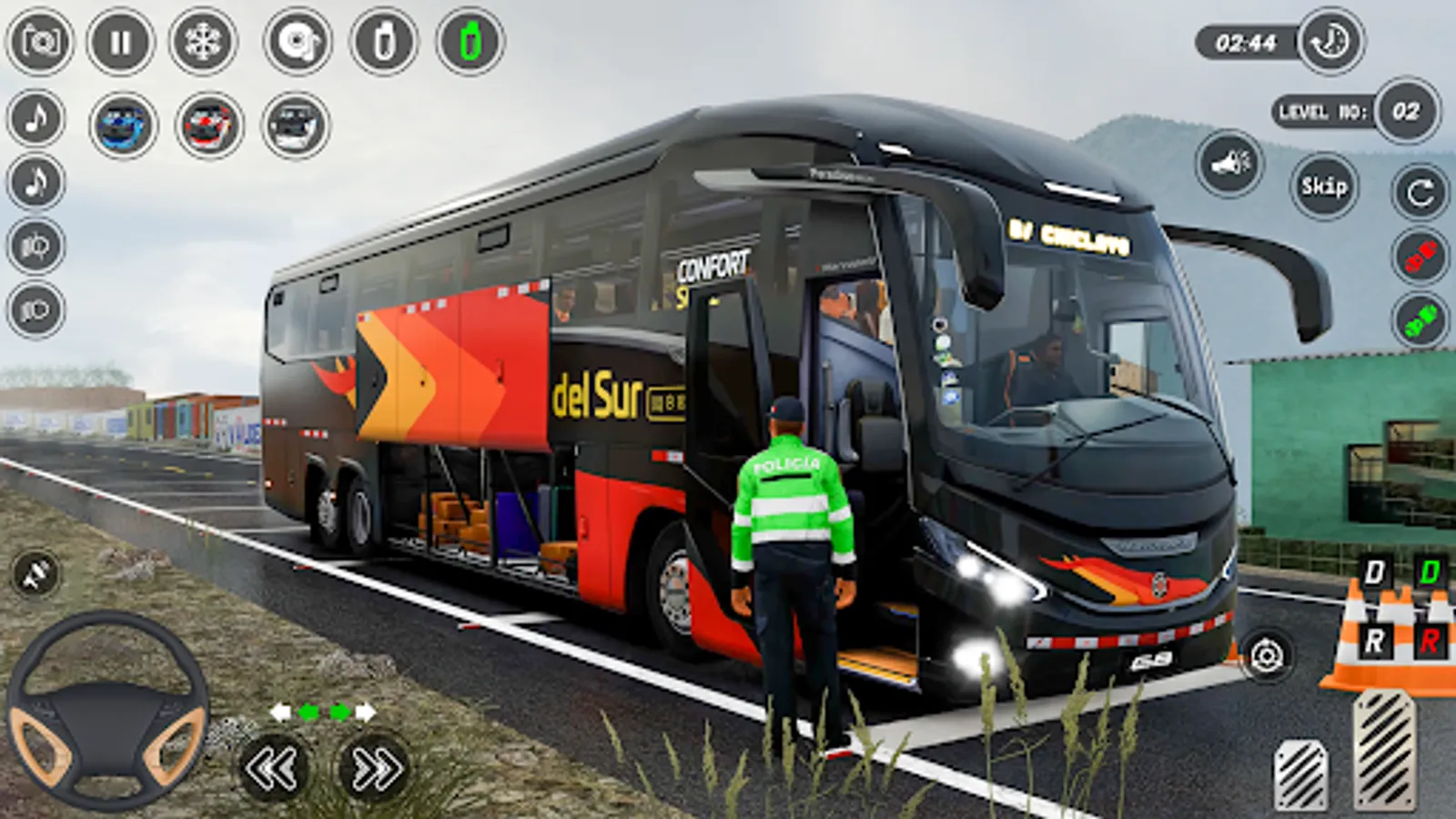The height and width of the screenshot is (819, 1456).
Task: Pause the game
Action: pos(123,41)
